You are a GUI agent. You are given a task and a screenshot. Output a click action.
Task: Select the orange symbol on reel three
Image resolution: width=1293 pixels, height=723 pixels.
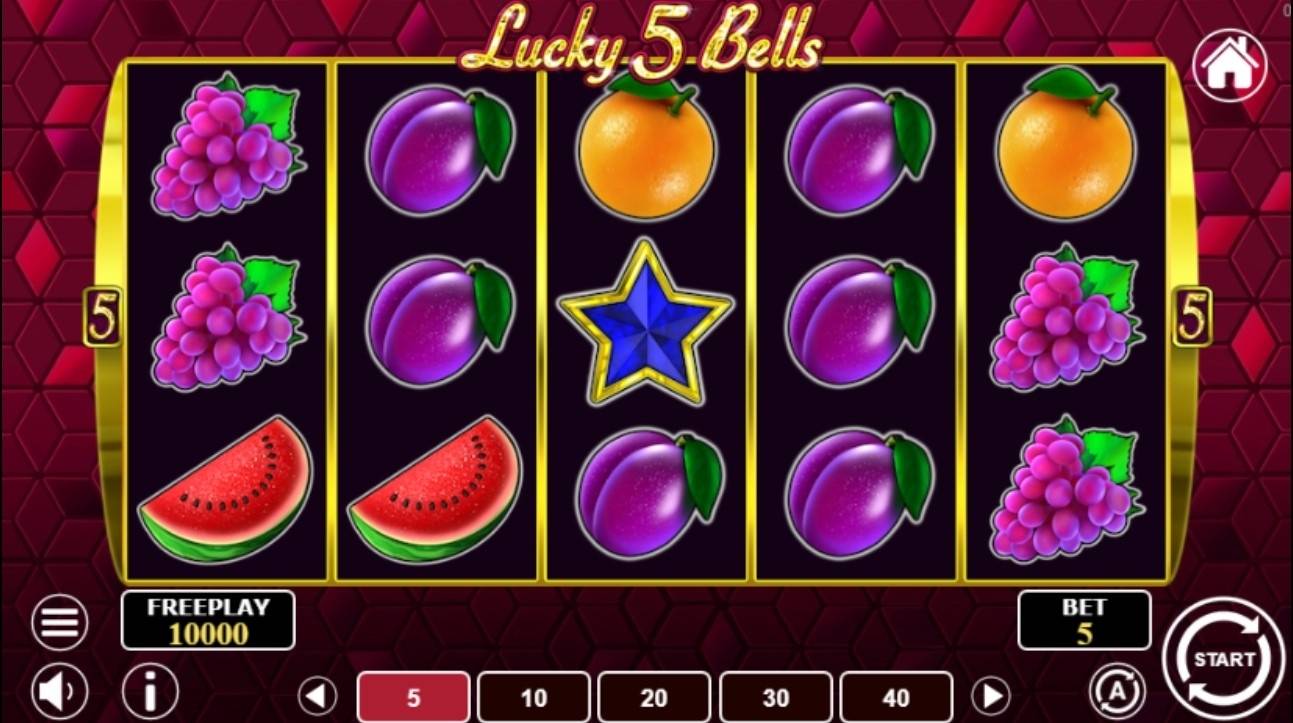point(646,150)
